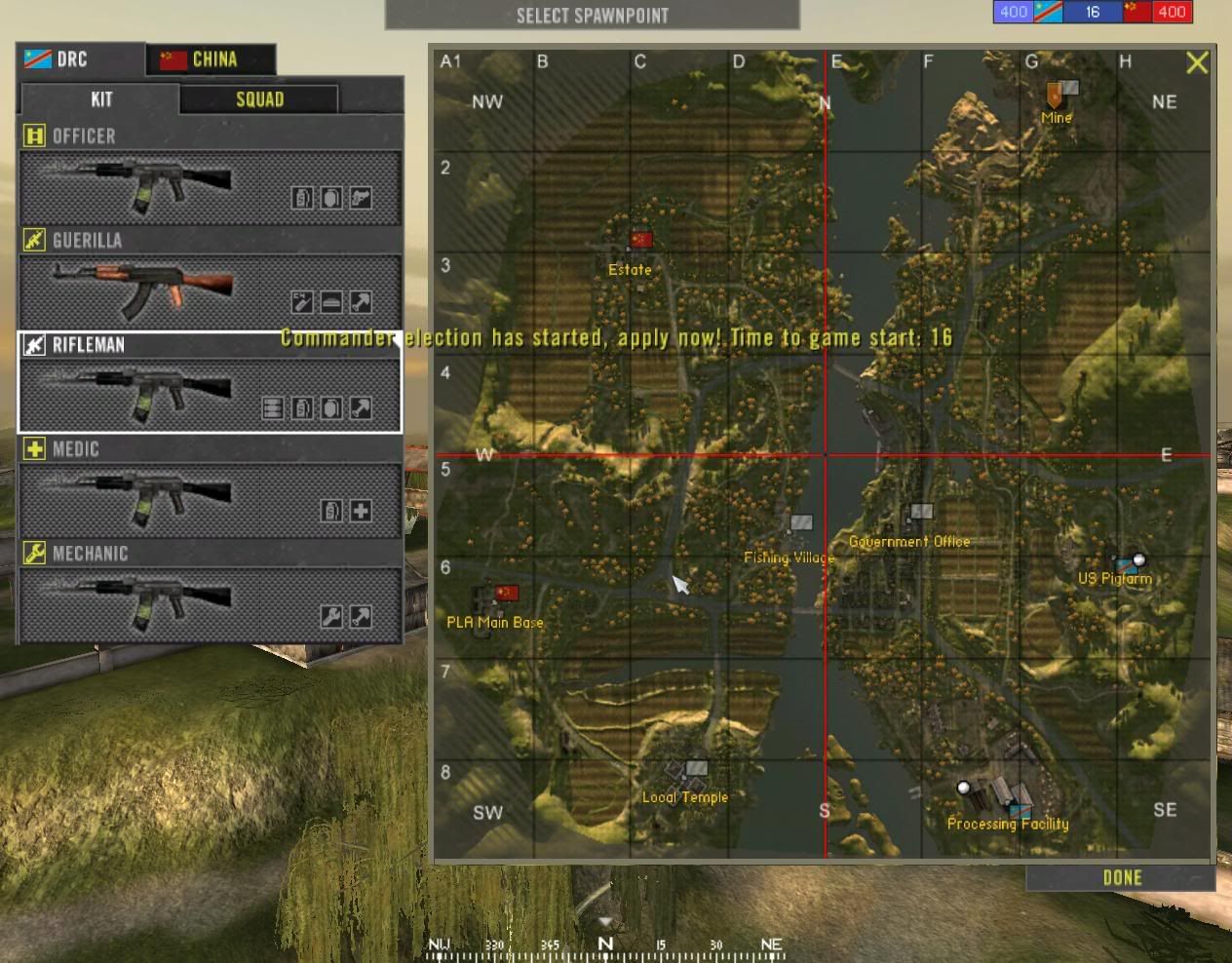Switch to the China team tab

pyautogui.click(x=211, y=59)
